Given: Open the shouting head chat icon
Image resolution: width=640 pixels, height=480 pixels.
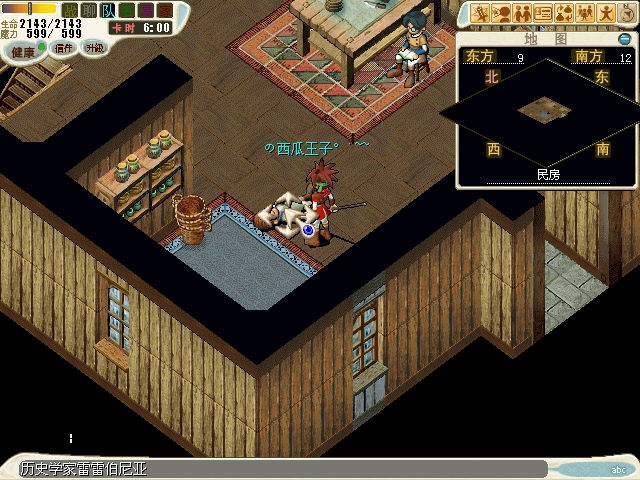Looking at the screenshot, I should pyautogui.click(x=501, y=14).
